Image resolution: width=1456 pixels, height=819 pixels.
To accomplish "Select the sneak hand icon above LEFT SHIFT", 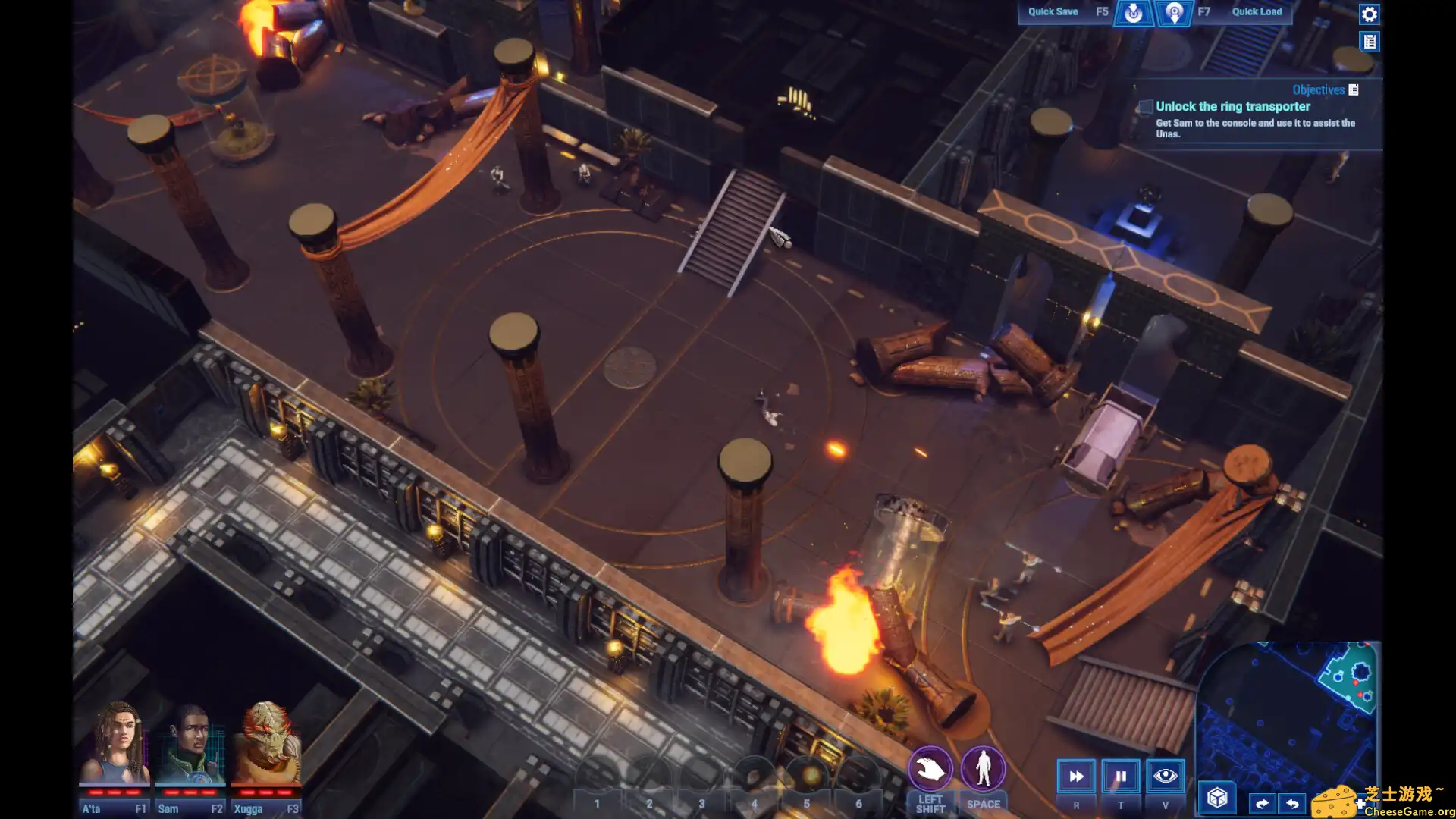I will click(930, 767).
